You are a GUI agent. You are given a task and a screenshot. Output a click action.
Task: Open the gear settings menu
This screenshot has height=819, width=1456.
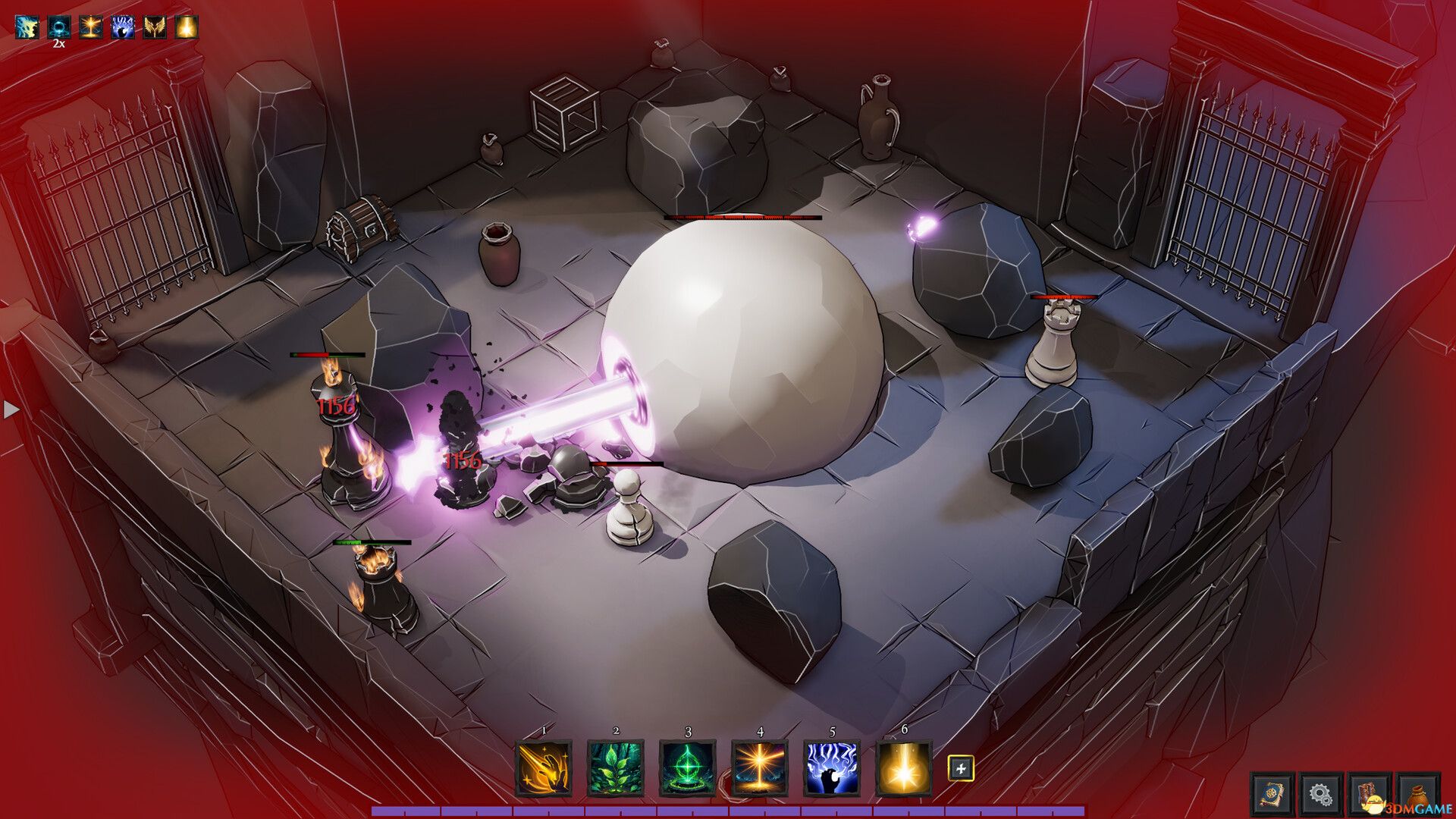1320,794
